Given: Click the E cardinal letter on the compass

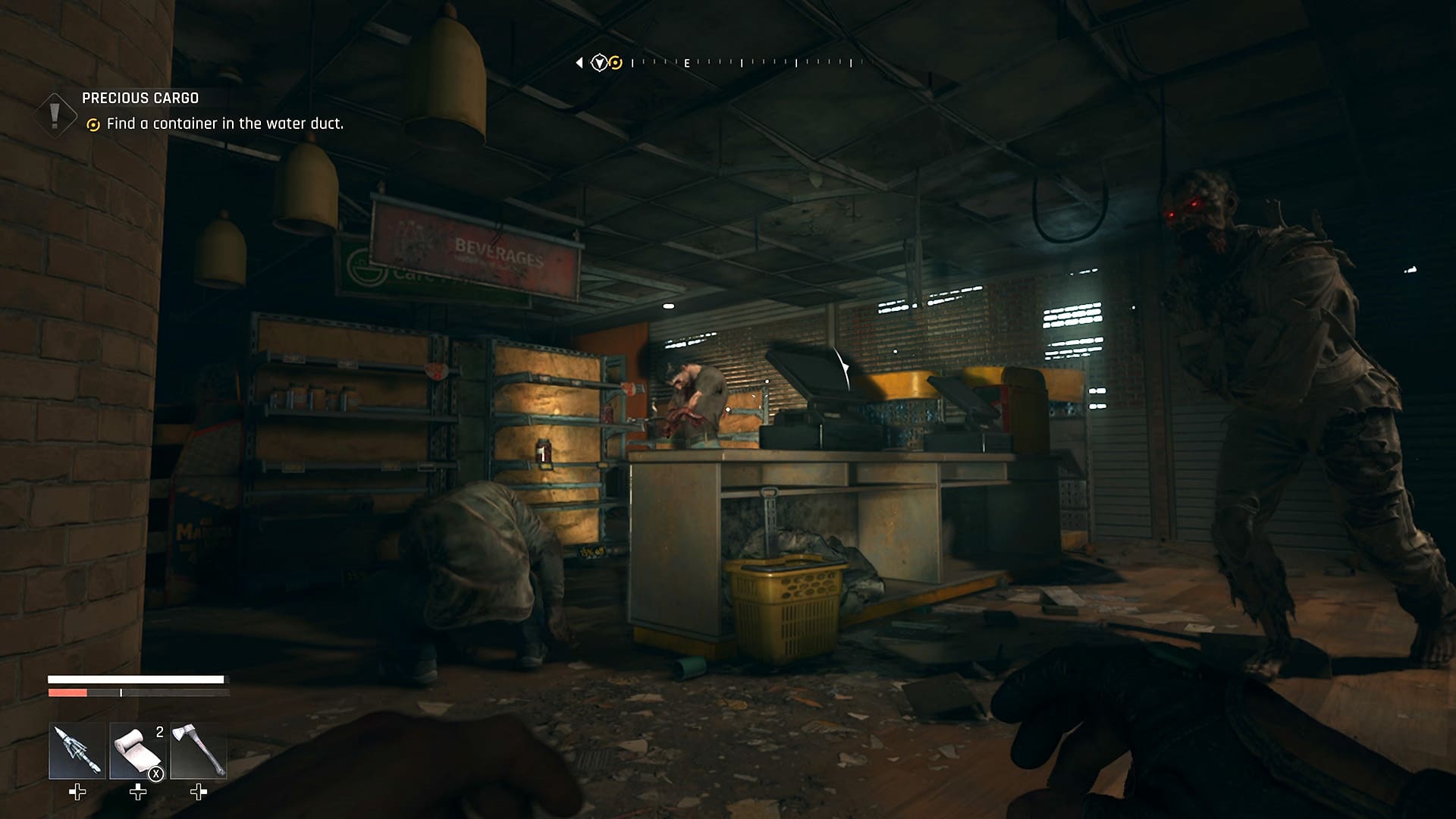Looking at the screenshot, I should (687, 64).
